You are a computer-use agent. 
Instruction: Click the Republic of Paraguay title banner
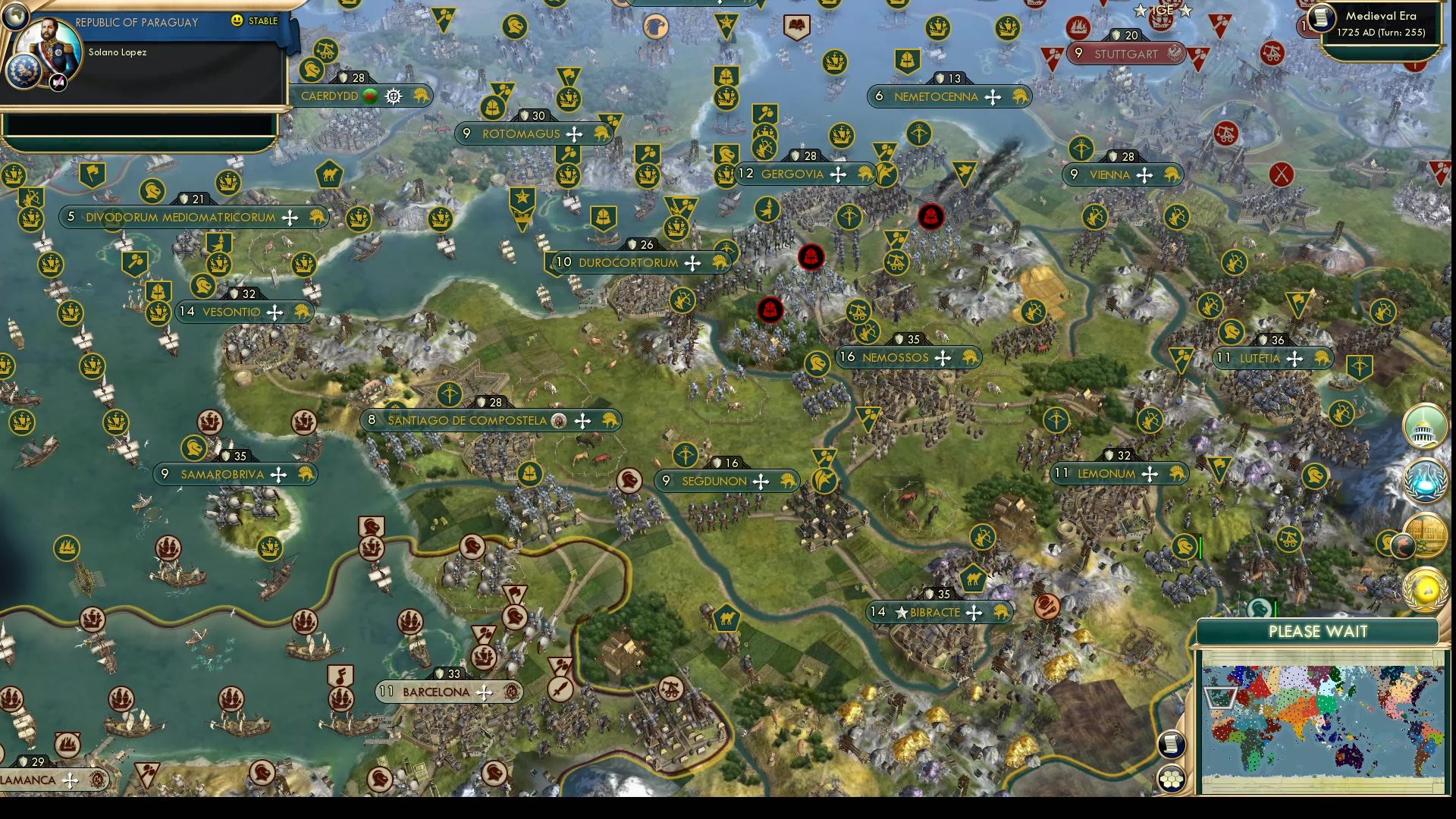click(136, 23)
